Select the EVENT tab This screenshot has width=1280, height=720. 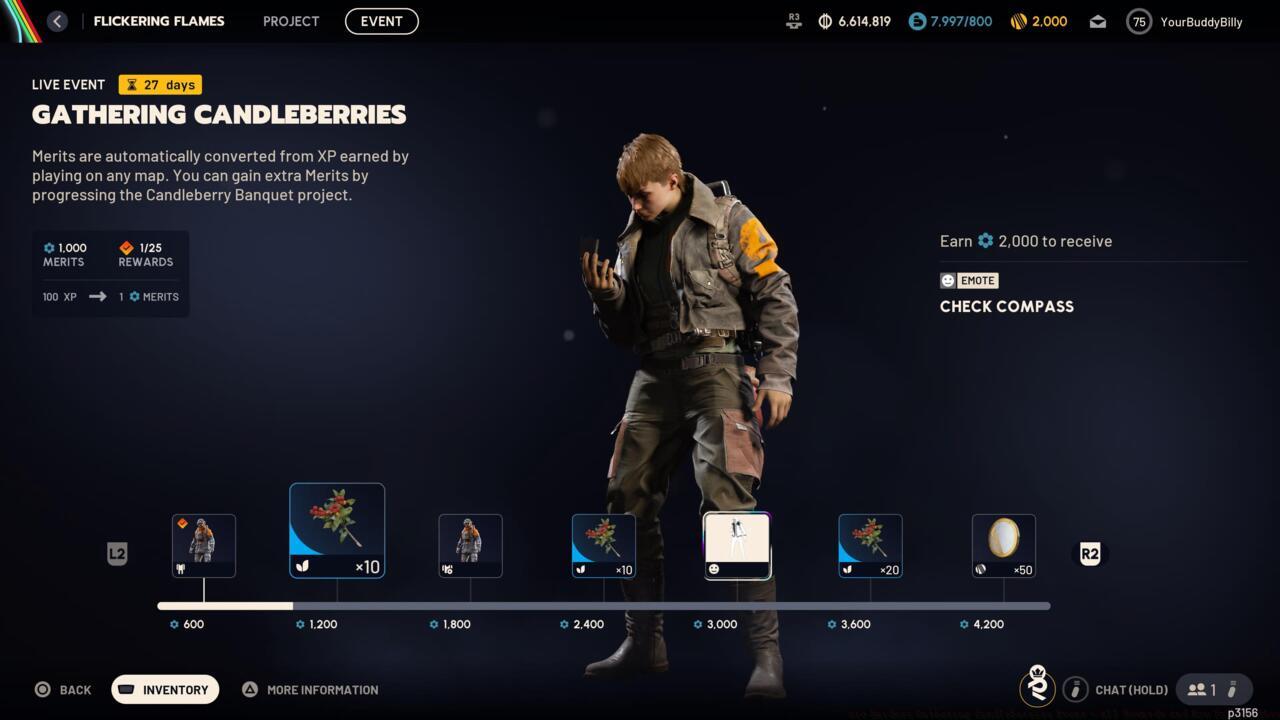coord(381,21)
